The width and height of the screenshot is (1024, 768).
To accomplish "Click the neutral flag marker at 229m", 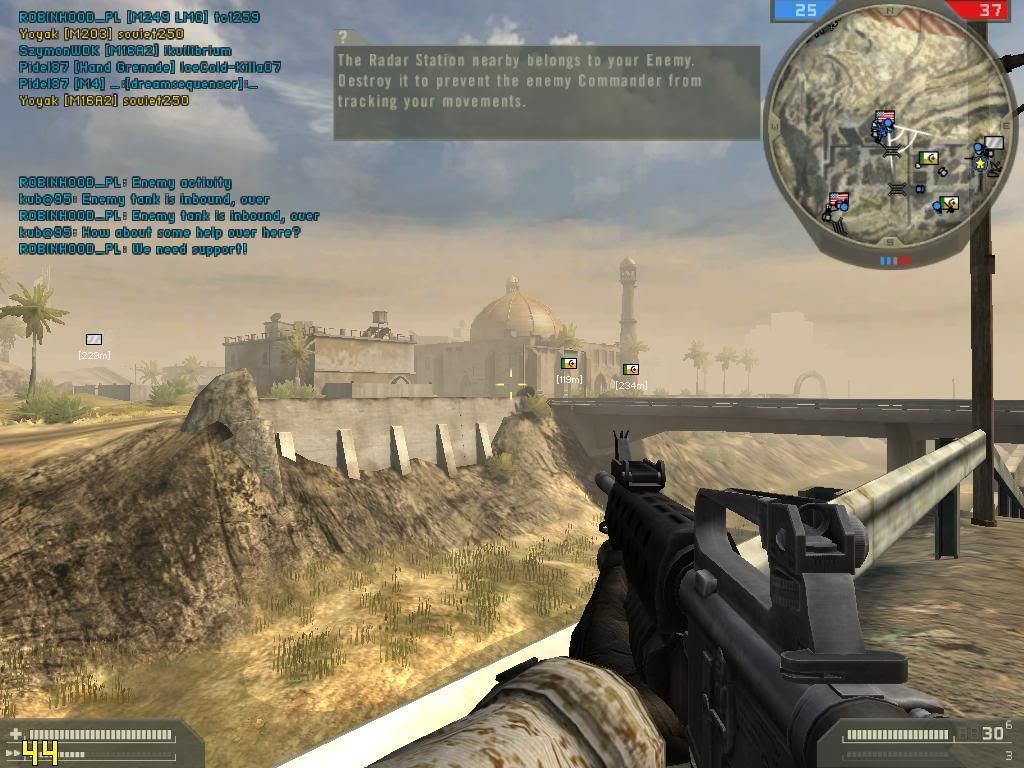I will pos(94,340).
